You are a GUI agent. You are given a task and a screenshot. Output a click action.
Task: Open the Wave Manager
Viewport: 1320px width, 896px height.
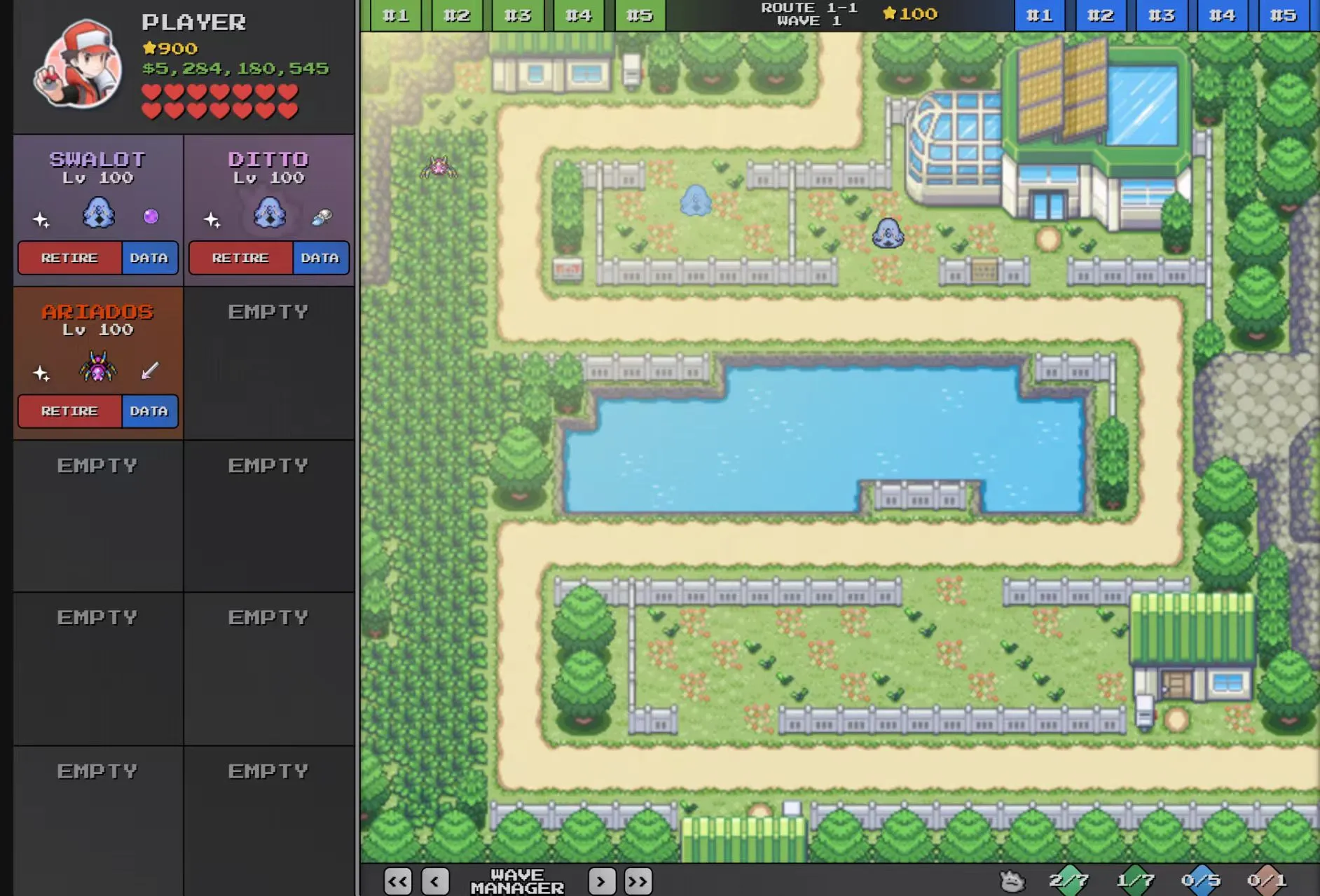pos(520,881)
